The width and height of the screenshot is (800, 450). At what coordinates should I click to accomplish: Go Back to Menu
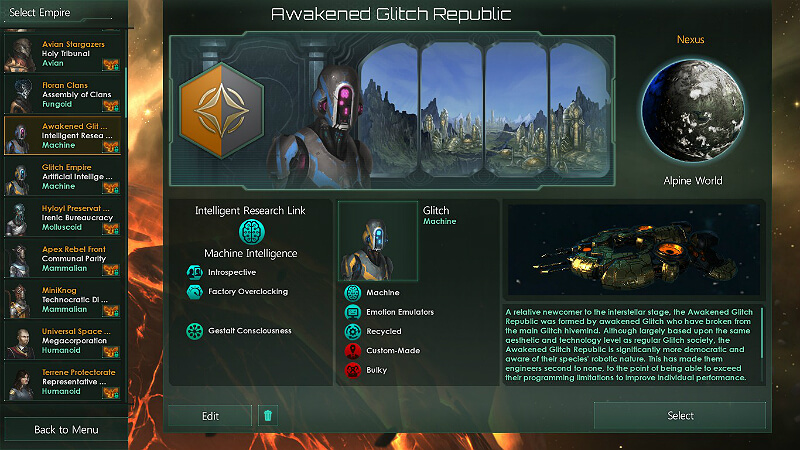point(66,430)
